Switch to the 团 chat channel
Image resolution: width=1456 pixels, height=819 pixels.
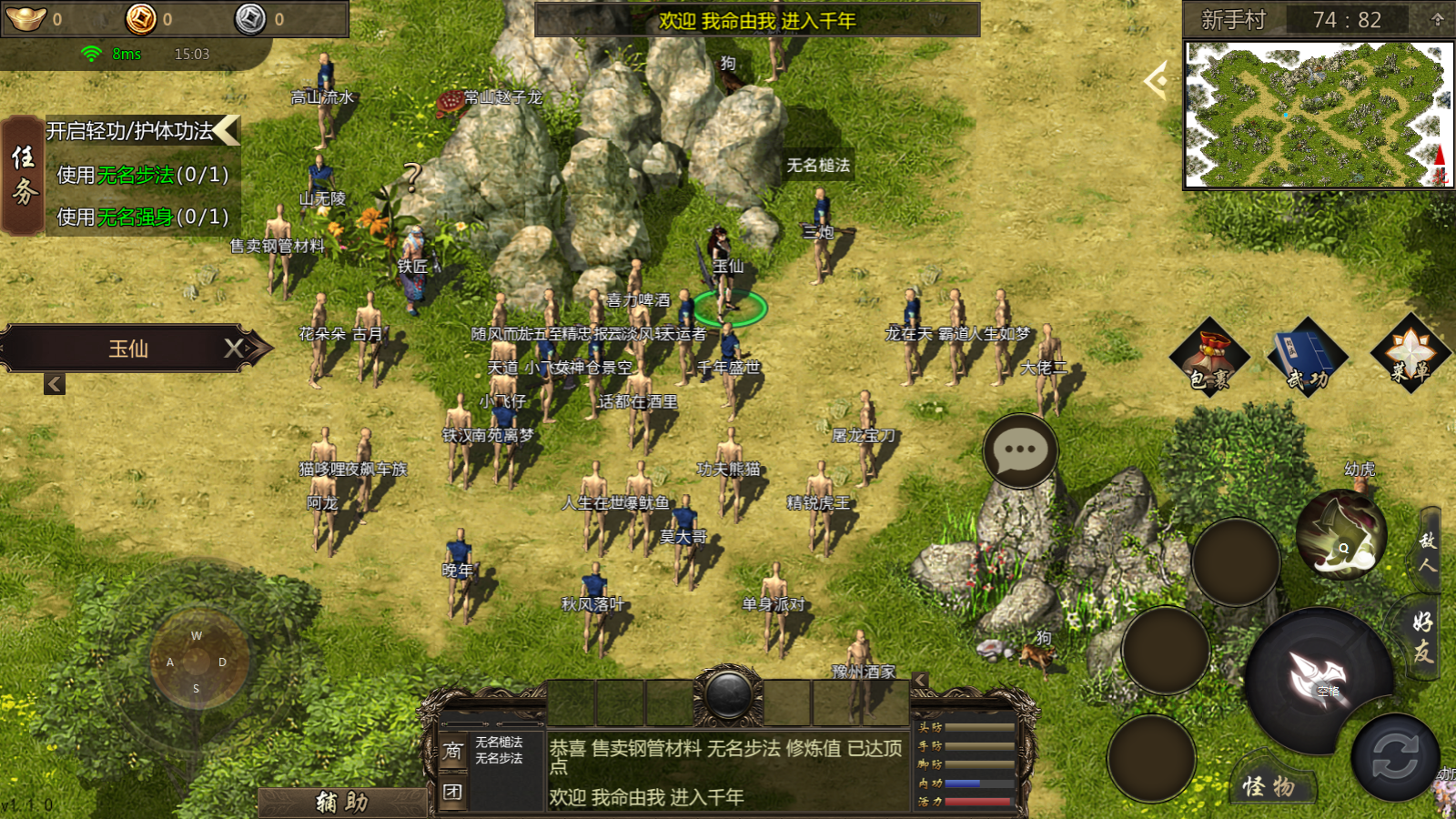(x=452, y=792)
